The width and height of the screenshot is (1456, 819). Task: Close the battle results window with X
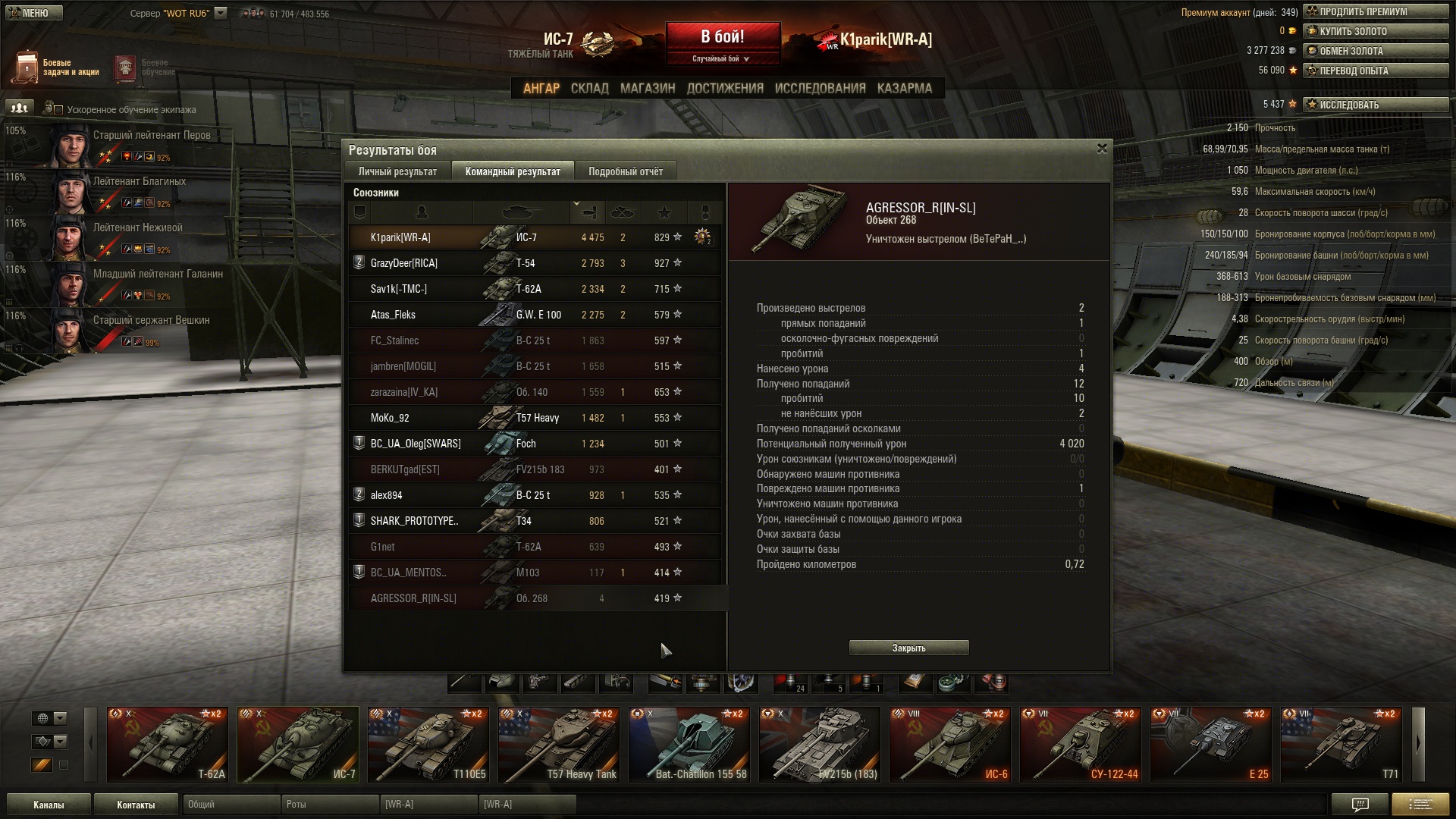tap(1102, 149)
